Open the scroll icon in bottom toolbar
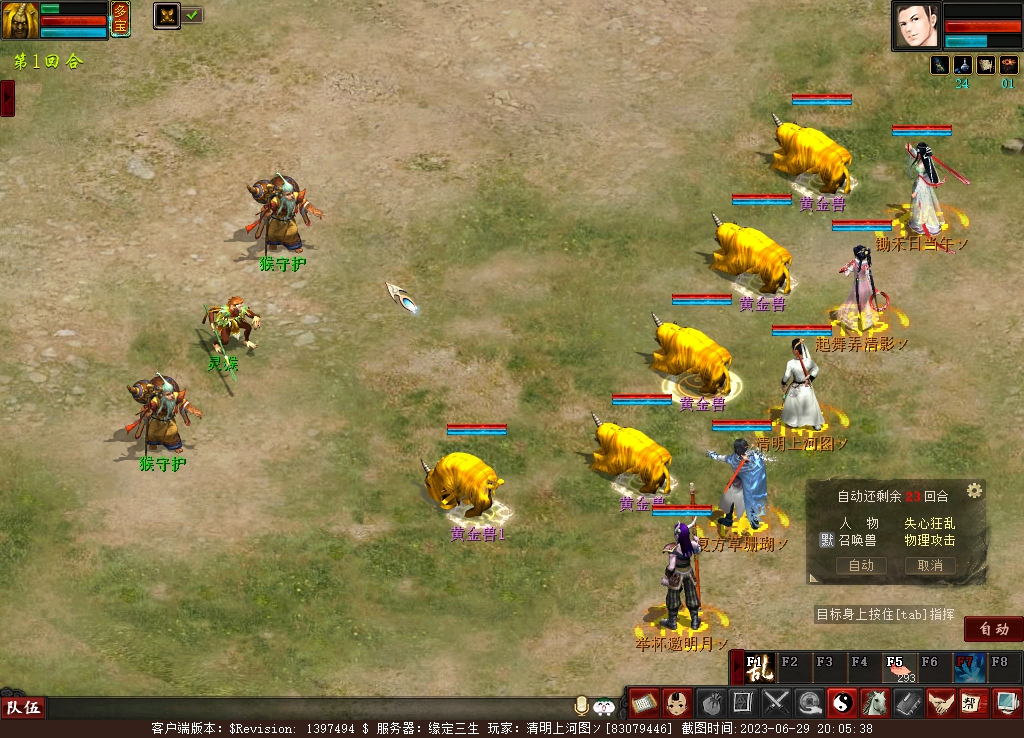The image size is (1024, 738). (643, 703)
